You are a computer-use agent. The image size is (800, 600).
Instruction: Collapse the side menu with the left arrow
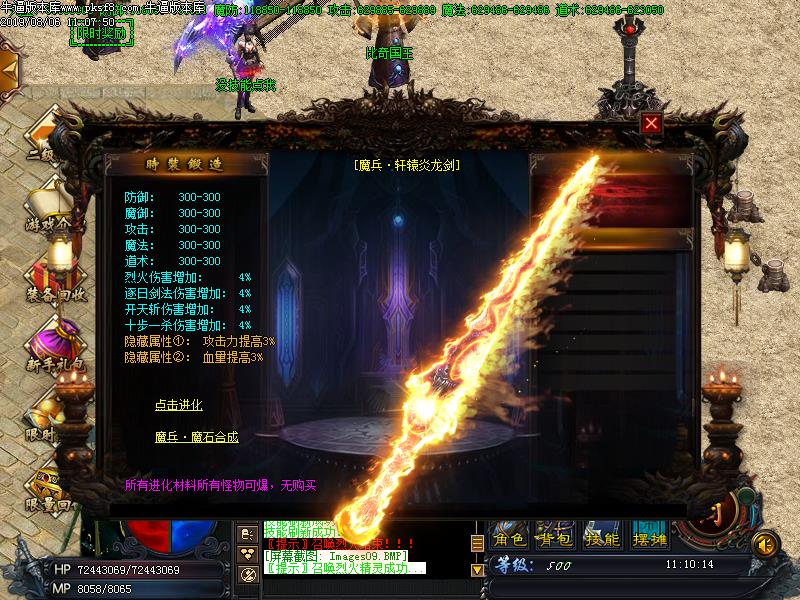tap(8, 68)
